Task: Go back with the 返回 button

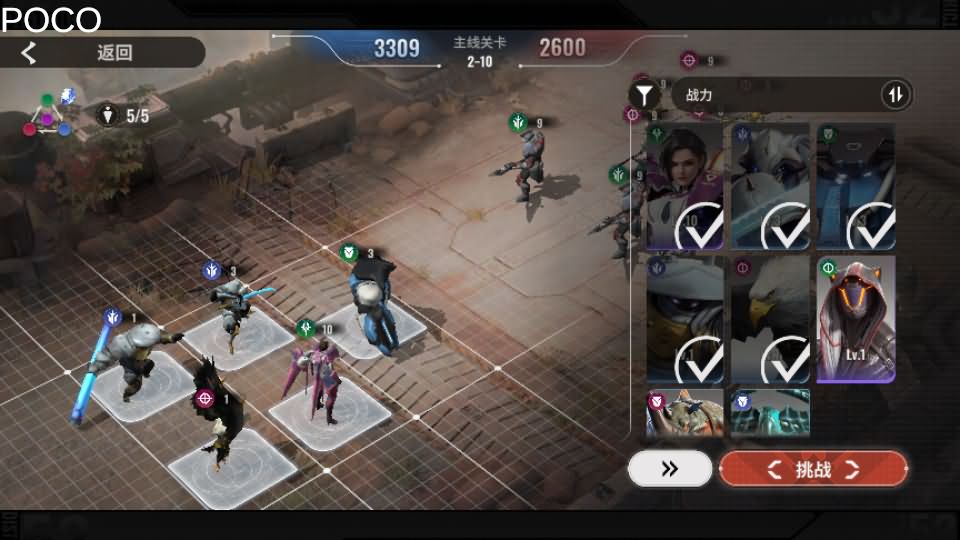Action: [100, 53]
